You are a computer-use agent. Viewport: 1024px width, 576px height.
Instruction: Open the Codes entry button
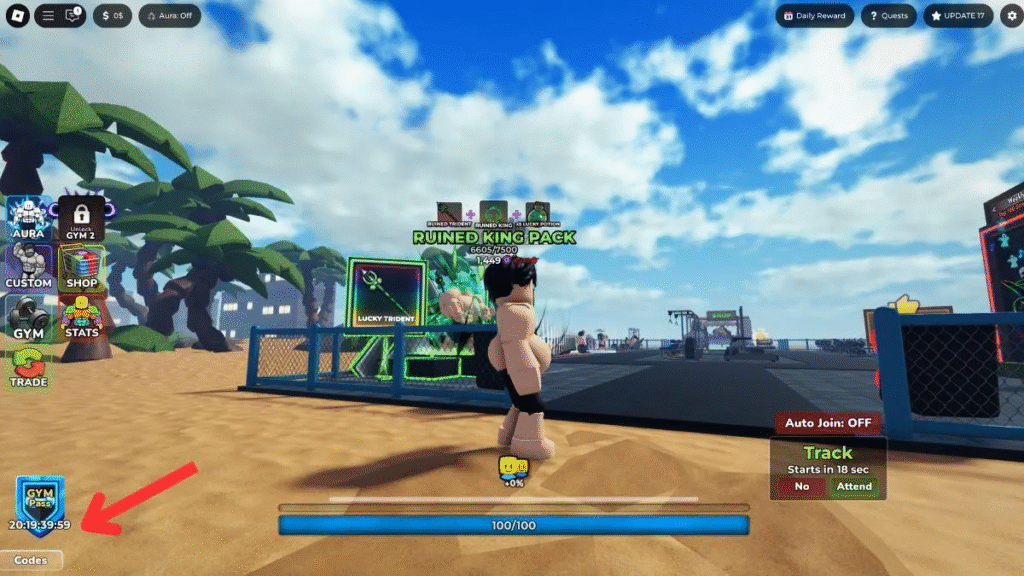coord(31,560)
